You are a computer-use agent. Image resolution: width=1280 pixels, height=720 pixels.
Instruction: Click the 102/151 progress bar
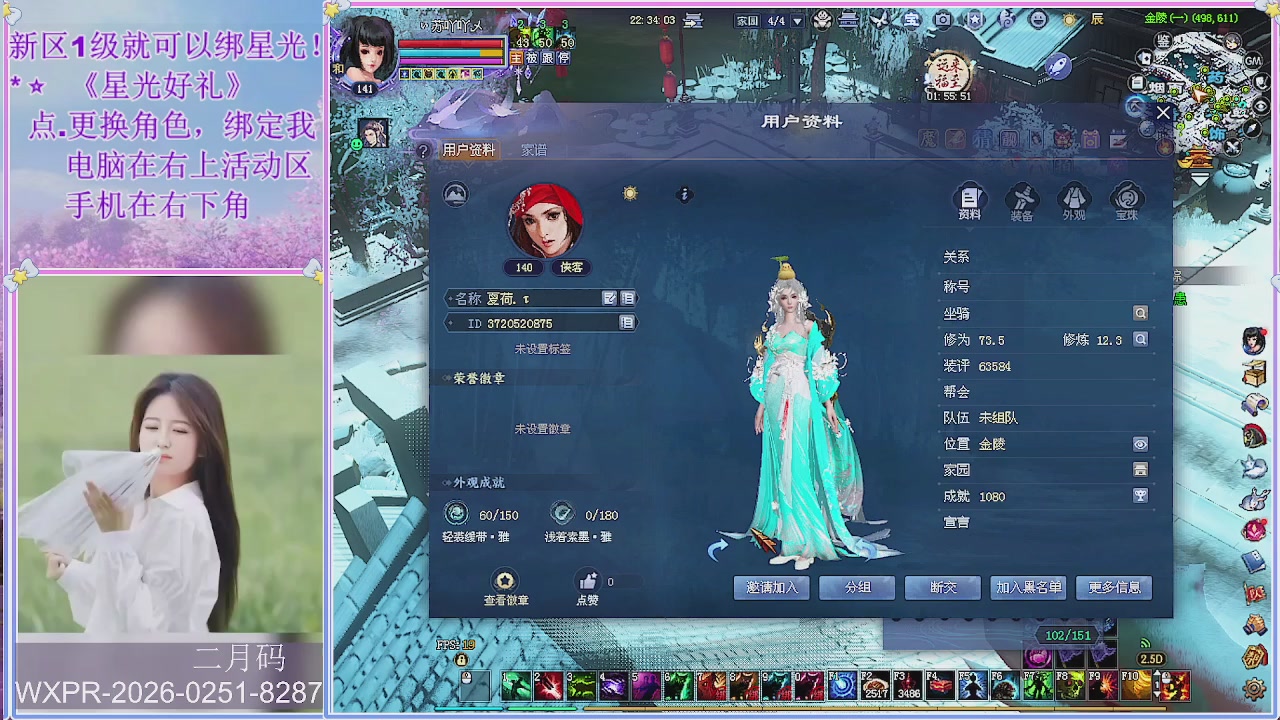pyautogui.click(x=1067, y=635)
